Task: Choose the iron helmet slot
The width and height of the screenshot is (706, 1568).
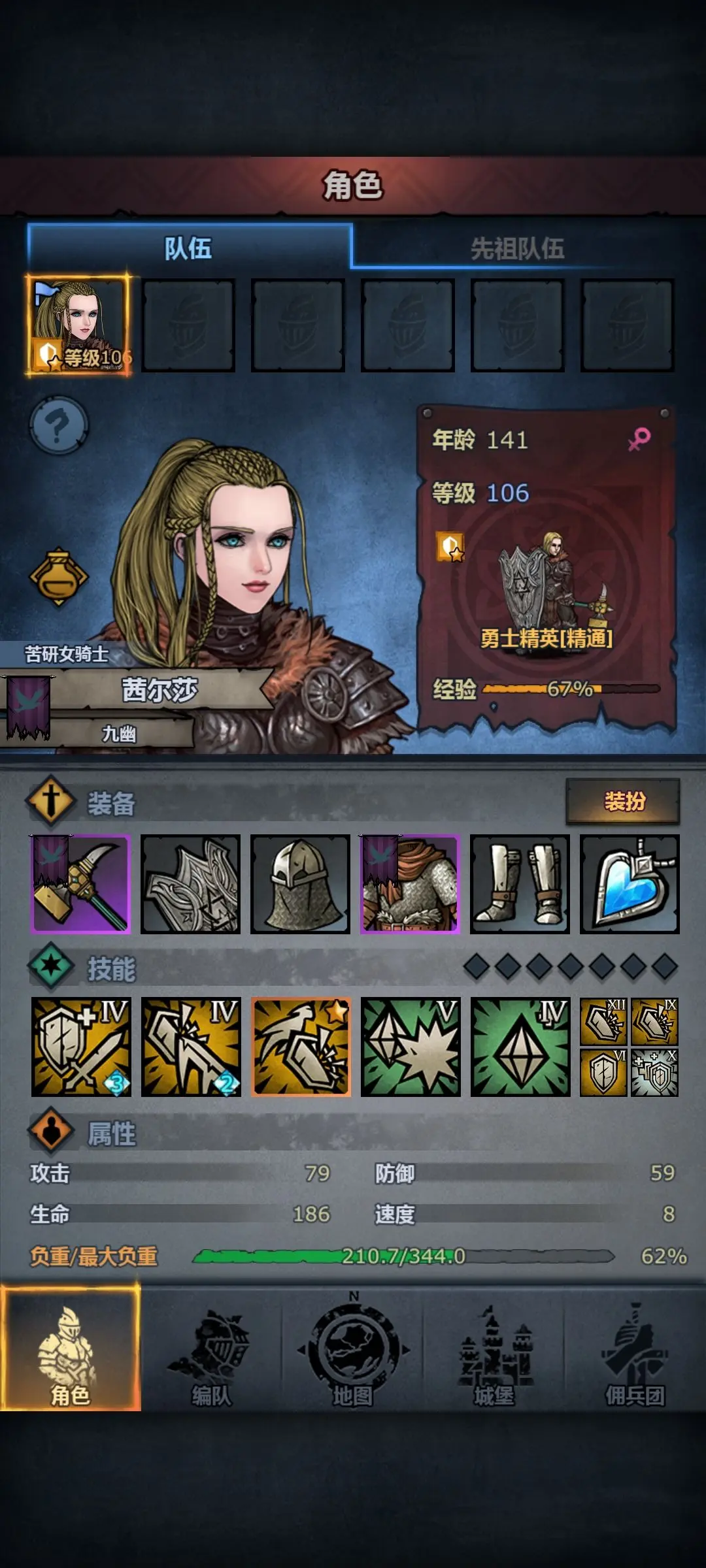Action: pyautogui.click(x=300, y=884)
